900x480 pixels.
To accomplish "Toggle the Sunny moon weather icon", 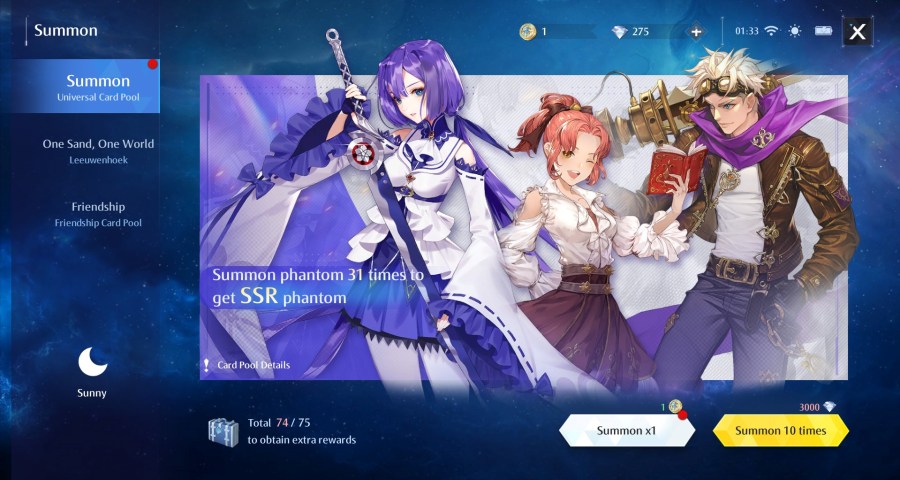I will click(92, 362).
